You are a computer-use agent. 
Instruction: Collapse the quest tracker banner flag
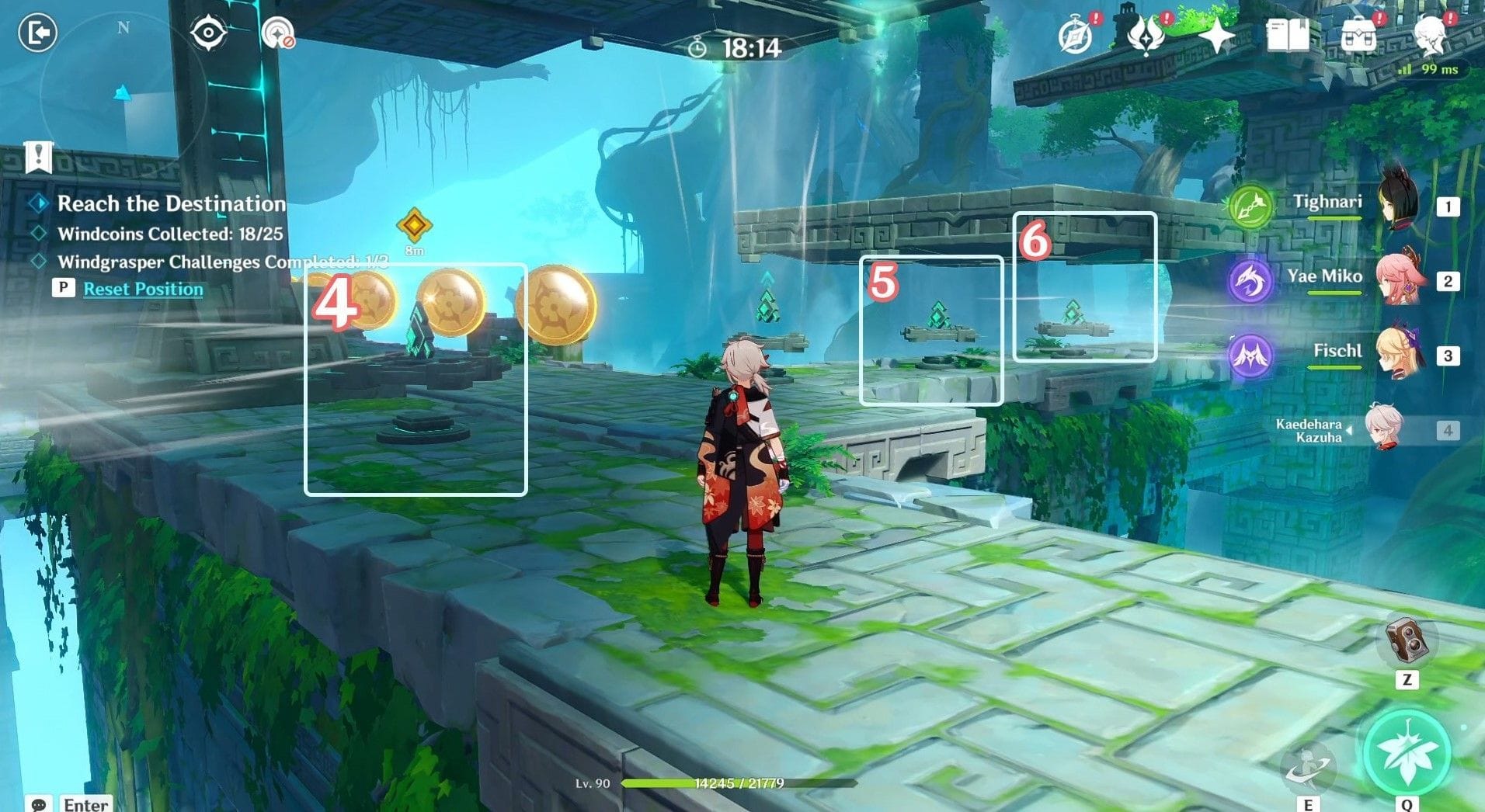(37, 158)
